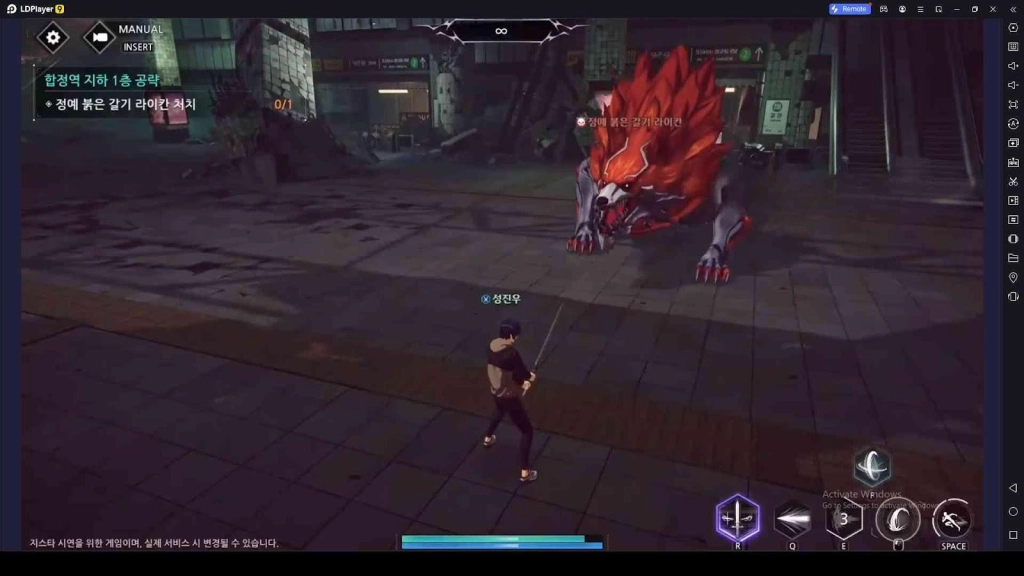The image size is (1024, 576).
Task: Tap the round basic attack button
Action: coord(898,519)
